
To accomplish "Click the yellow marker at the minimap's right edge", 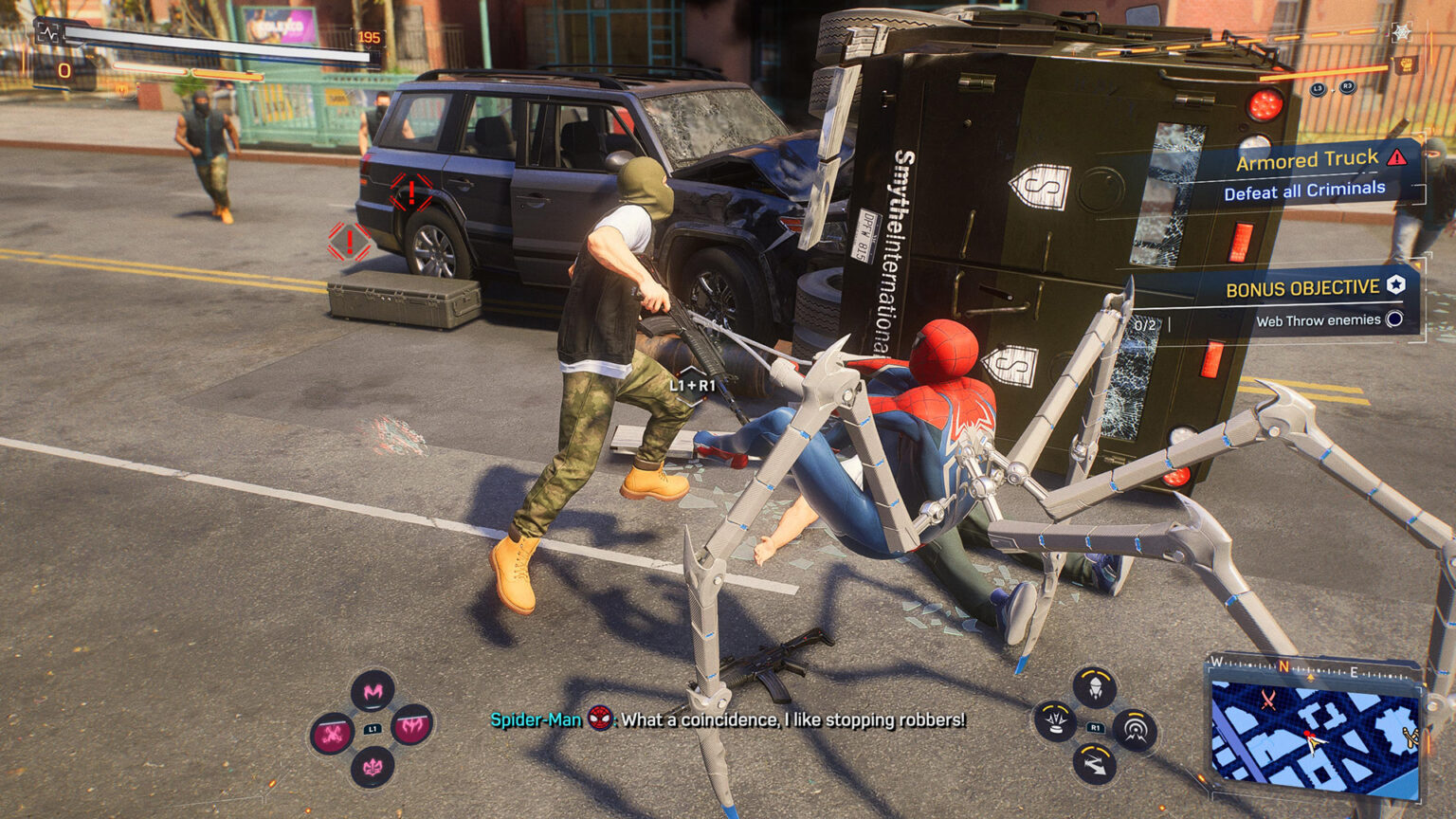I will 1410,736.
